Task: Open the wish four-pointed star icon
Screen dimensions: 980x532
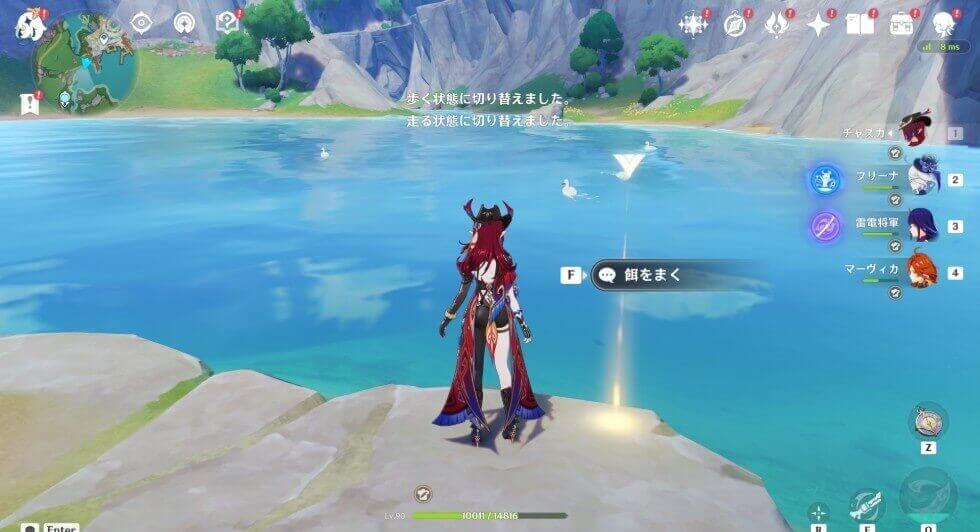Action: coord(819,25)
